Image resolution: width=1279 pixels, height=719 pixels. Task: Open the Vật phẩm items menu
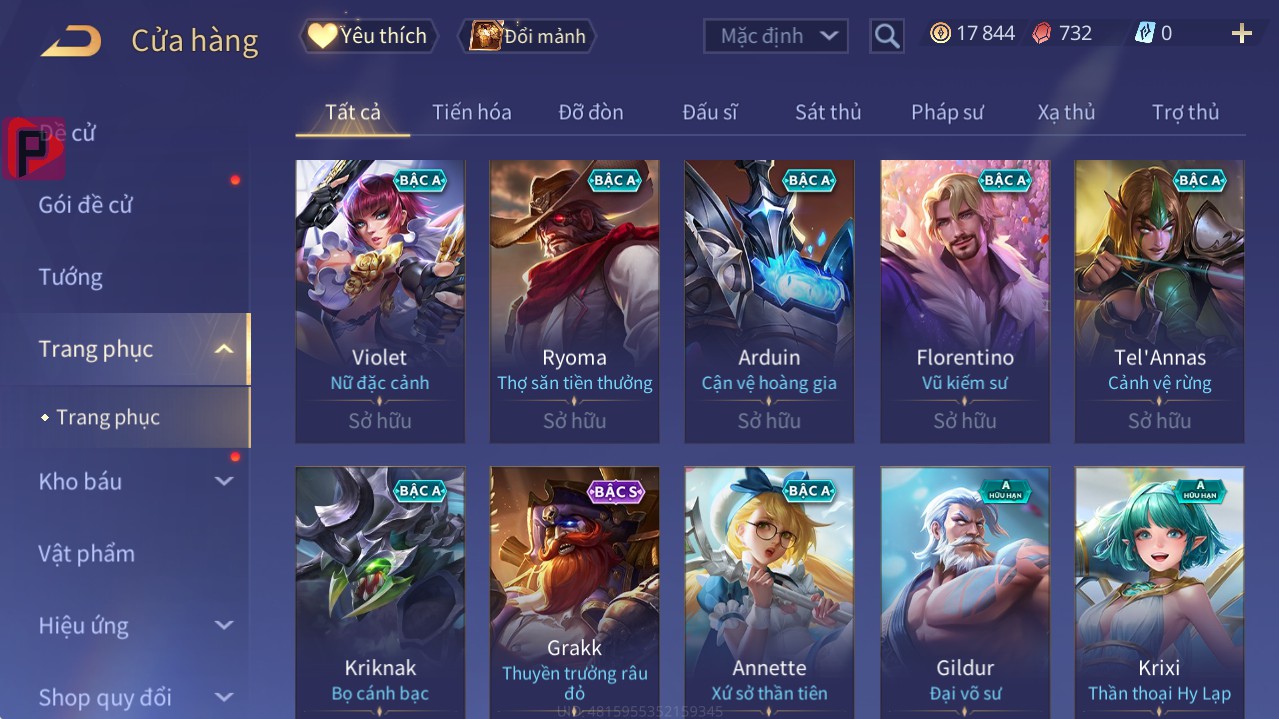[x=86, y=553]
